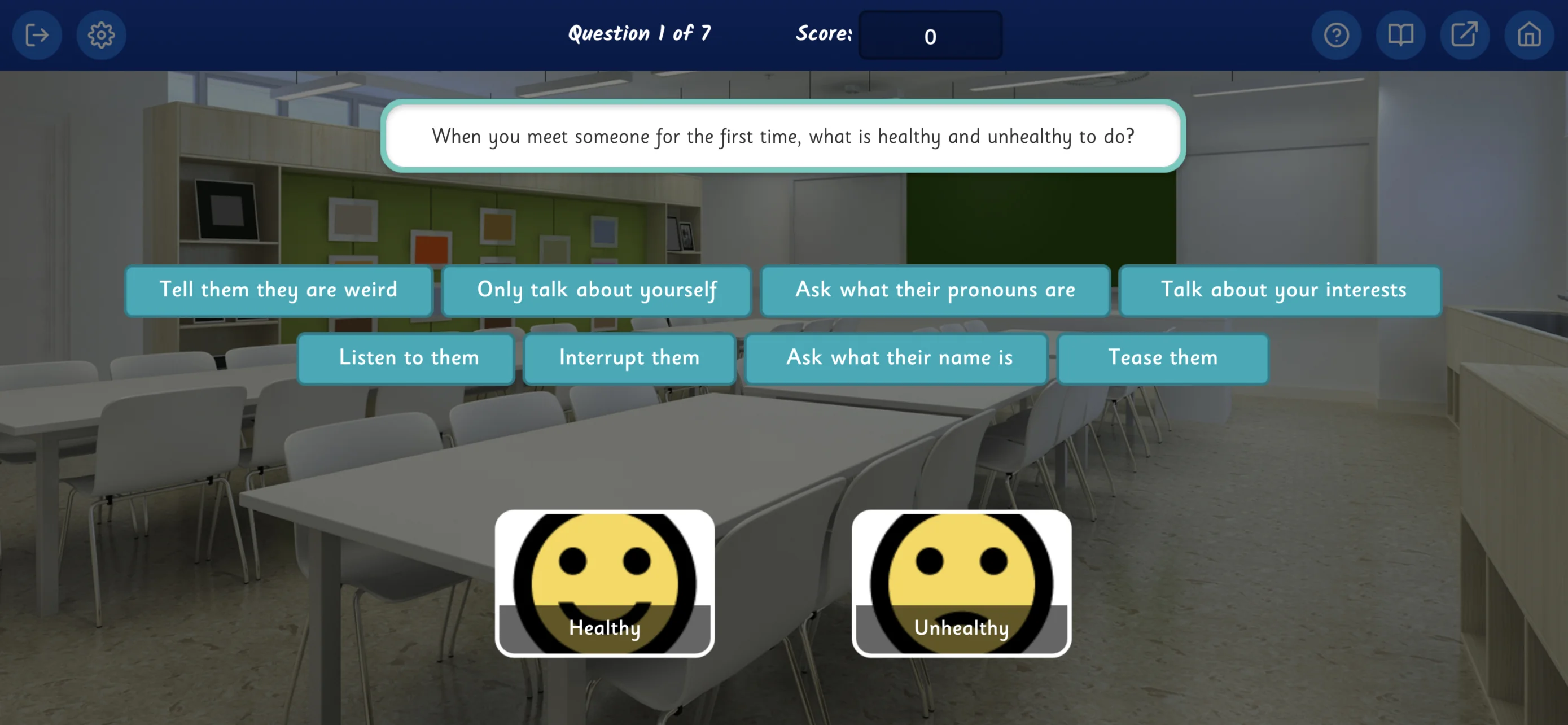Select the Unhealthy frowning face
The height and width of the screenshot is (725, 1568).
click(962, 572)
